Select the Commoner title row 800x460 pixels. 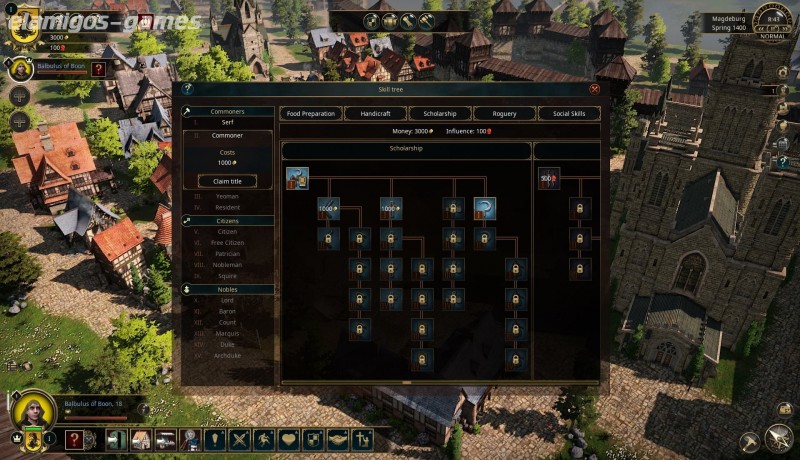[227, 135]
